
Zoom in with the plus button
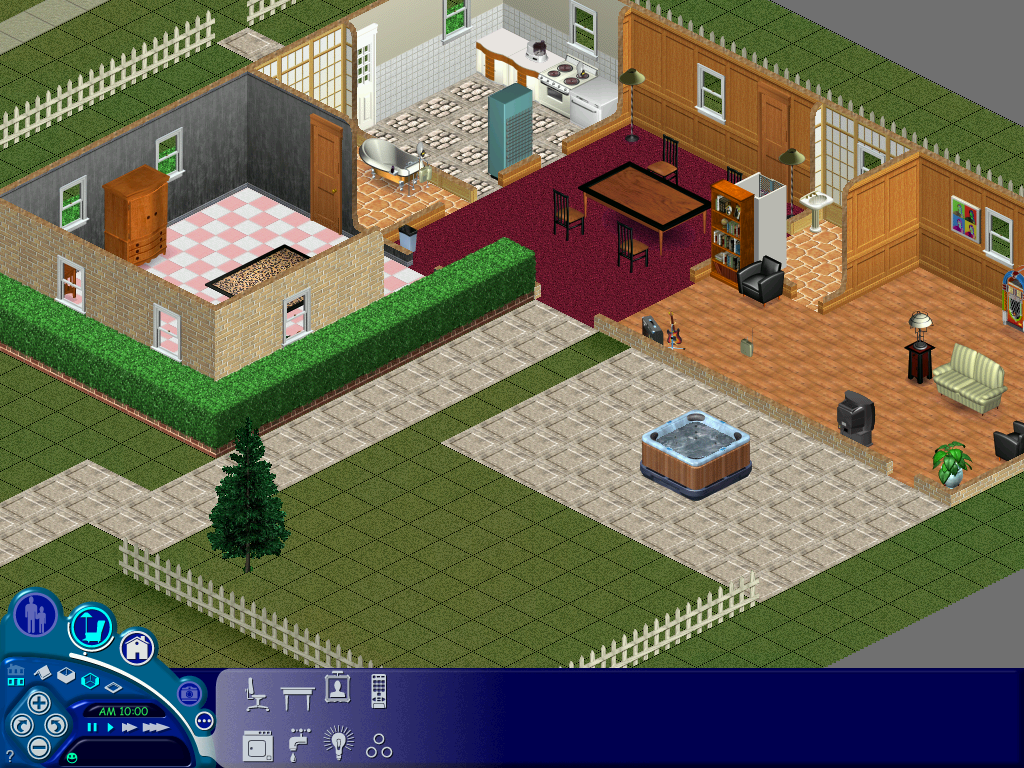pos(38,701)
